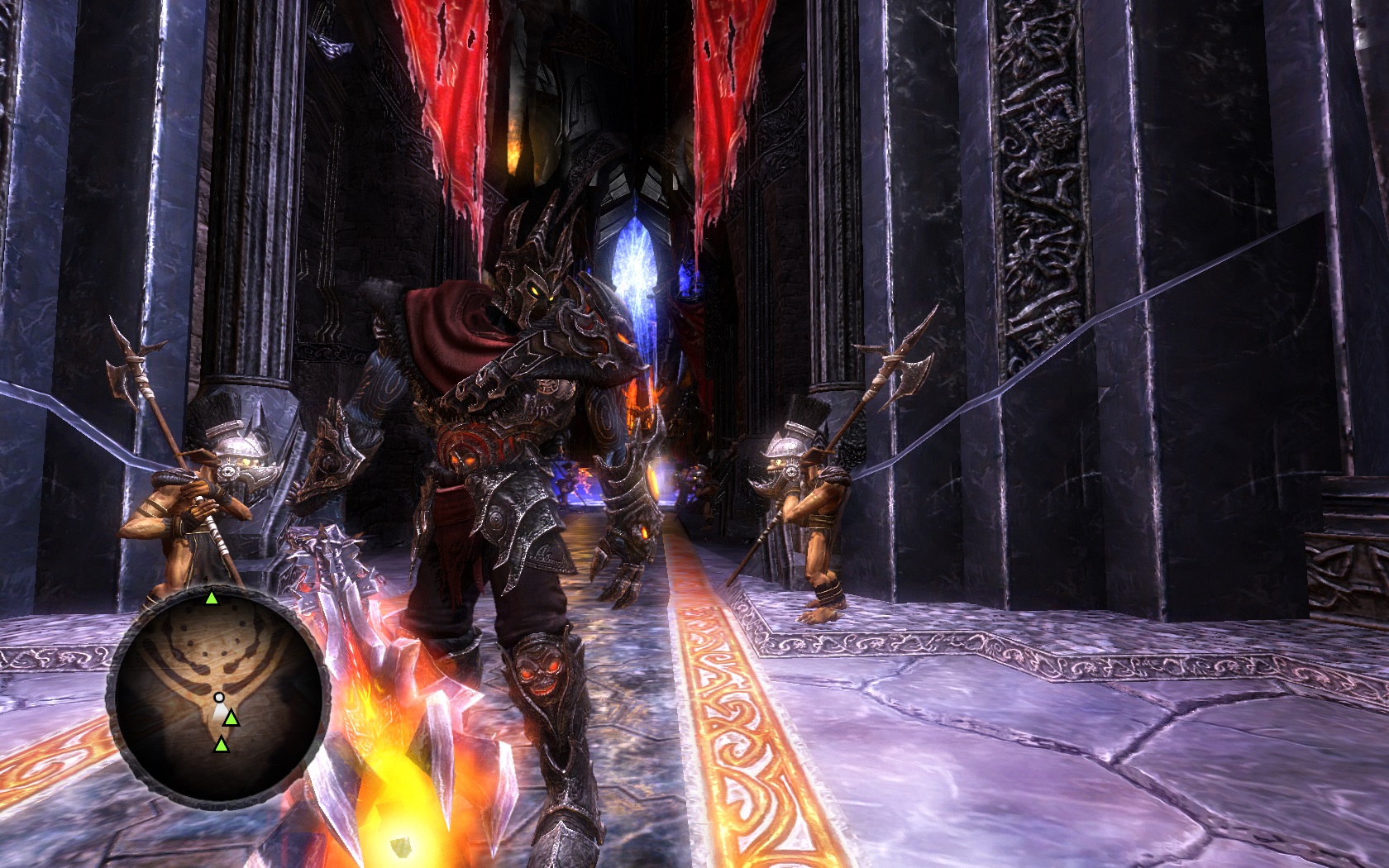Viewport: 1389px width, 868px height.
Task: Click the white player dot on minimap
Action: click(219, 698)
